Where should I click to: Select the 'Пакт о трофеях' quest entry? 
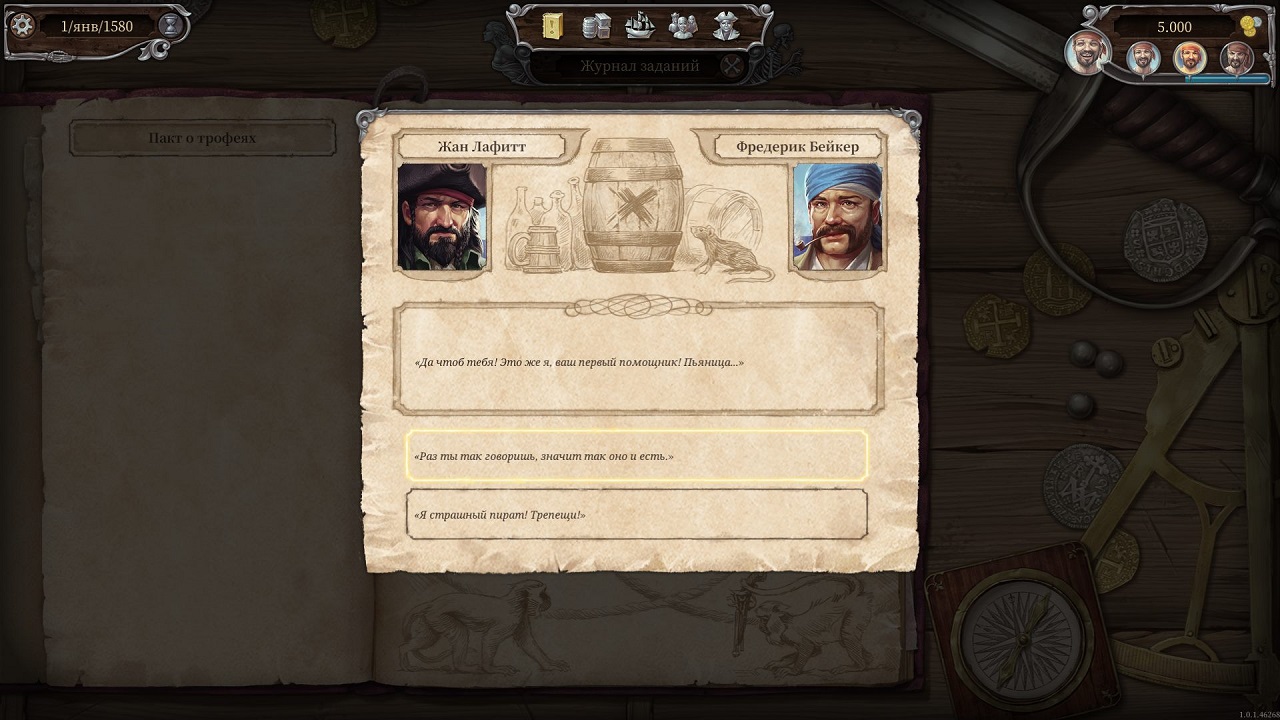tap(202, 138)
